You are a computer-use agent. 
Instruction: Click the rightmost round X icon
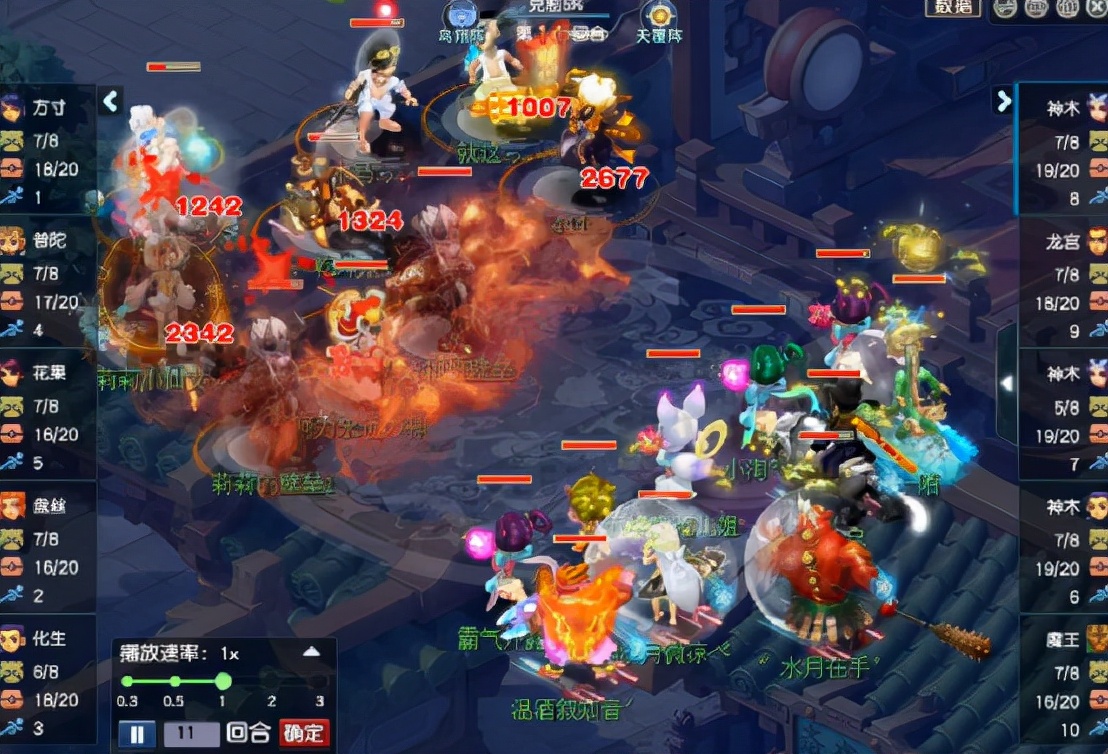pyautogui.click(x=1095, y=9)
